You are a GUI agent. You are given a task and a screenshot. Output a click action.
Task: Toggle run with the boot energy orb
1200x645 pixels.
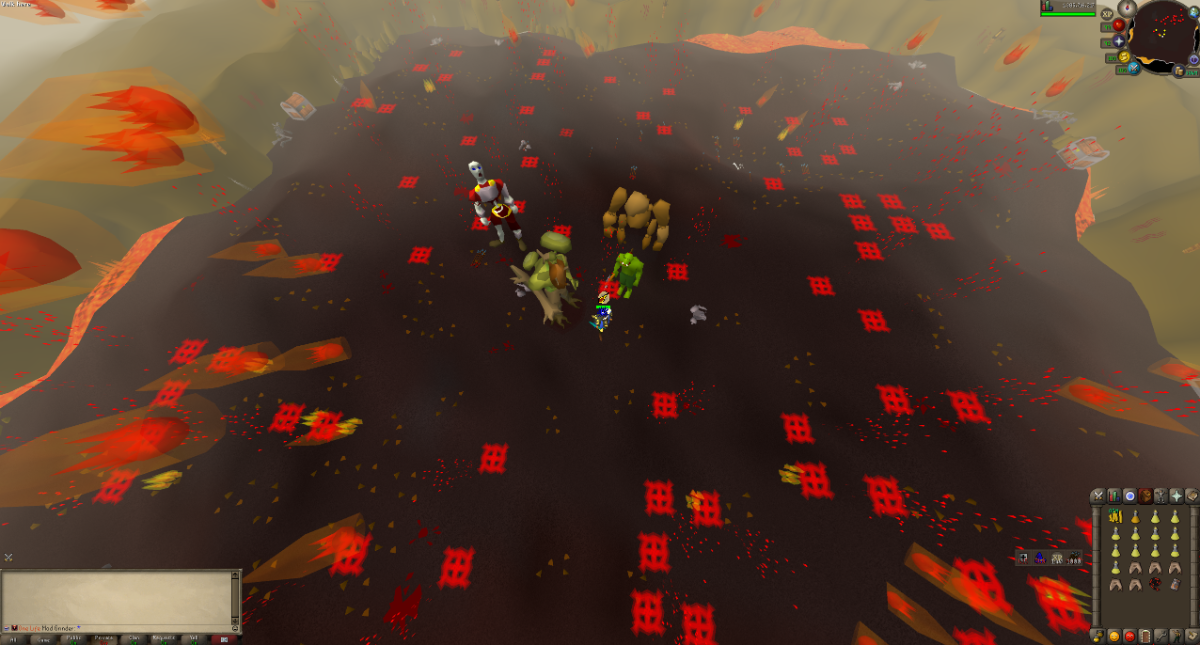click(x=1124, y=57)
